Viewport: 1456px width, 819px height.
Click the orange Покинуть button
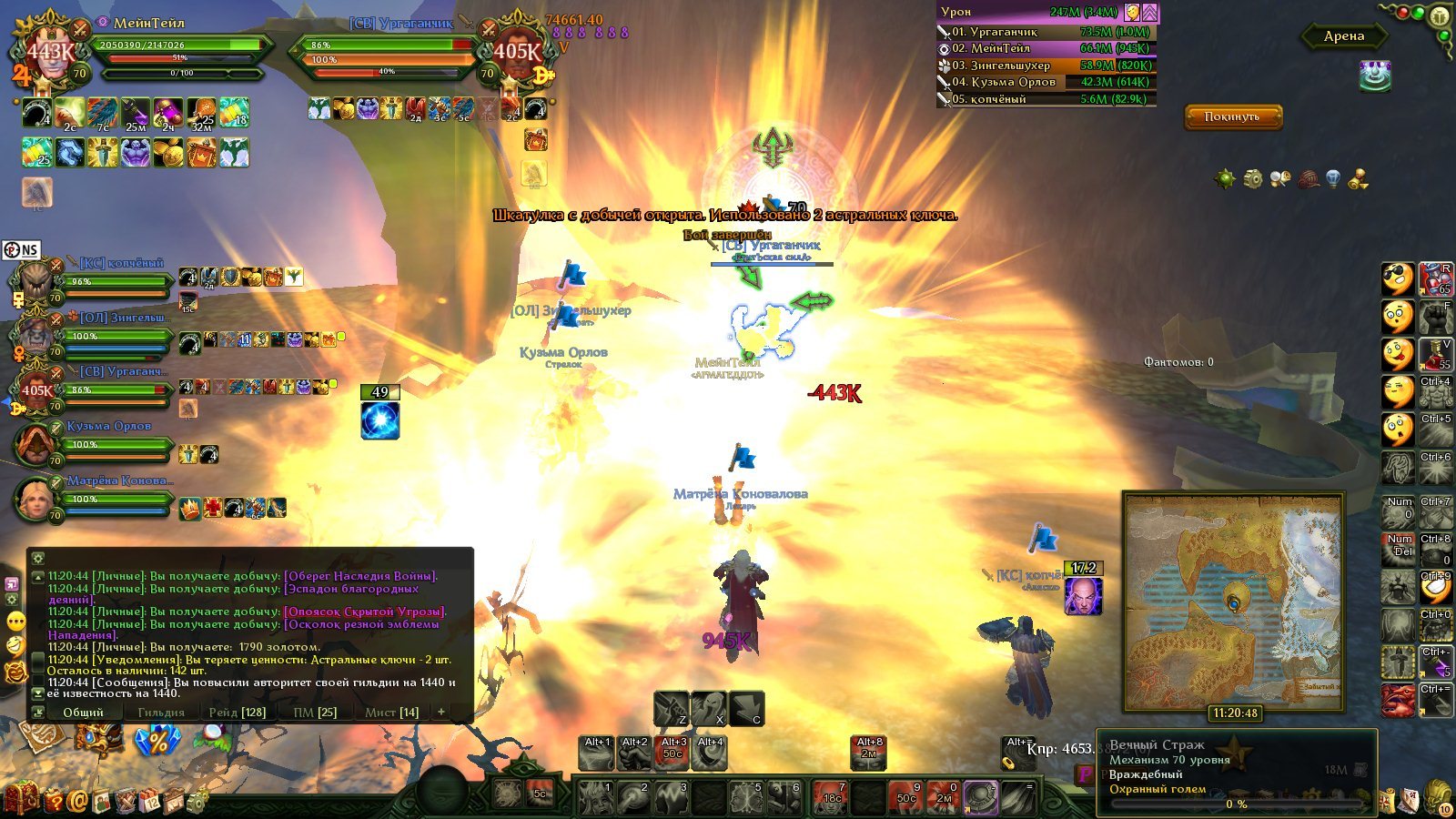pos(1232,116)
